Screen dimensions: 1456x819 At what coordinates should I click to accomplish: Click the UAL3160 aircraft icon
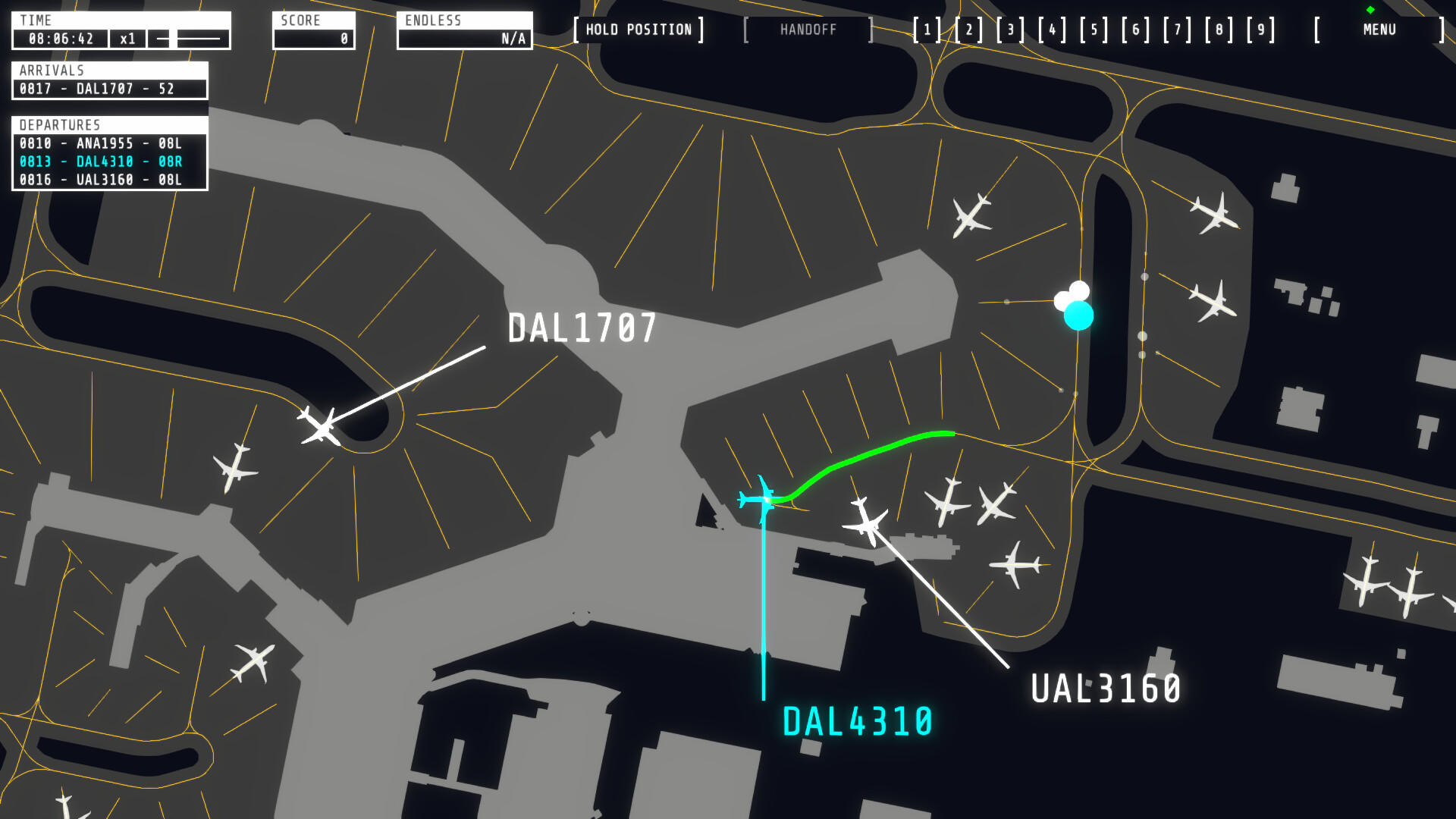point(866,523)
